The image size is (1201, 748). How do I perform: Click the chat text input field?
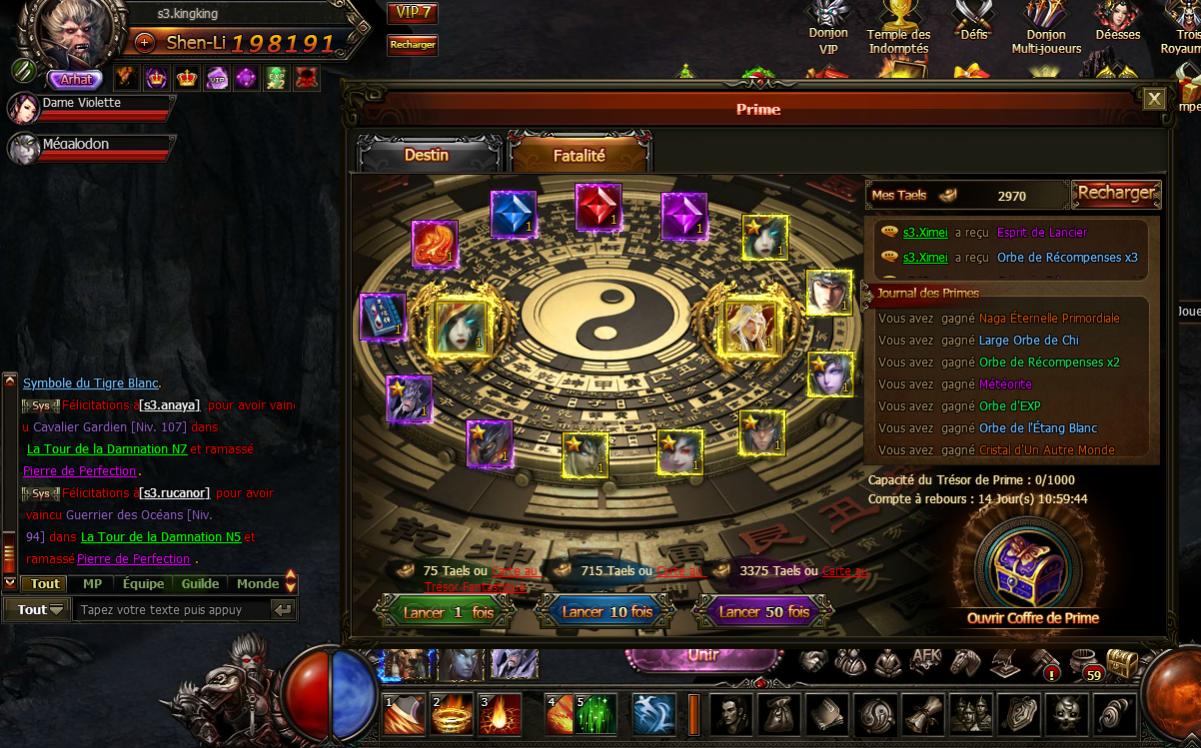tap(170, 609)
